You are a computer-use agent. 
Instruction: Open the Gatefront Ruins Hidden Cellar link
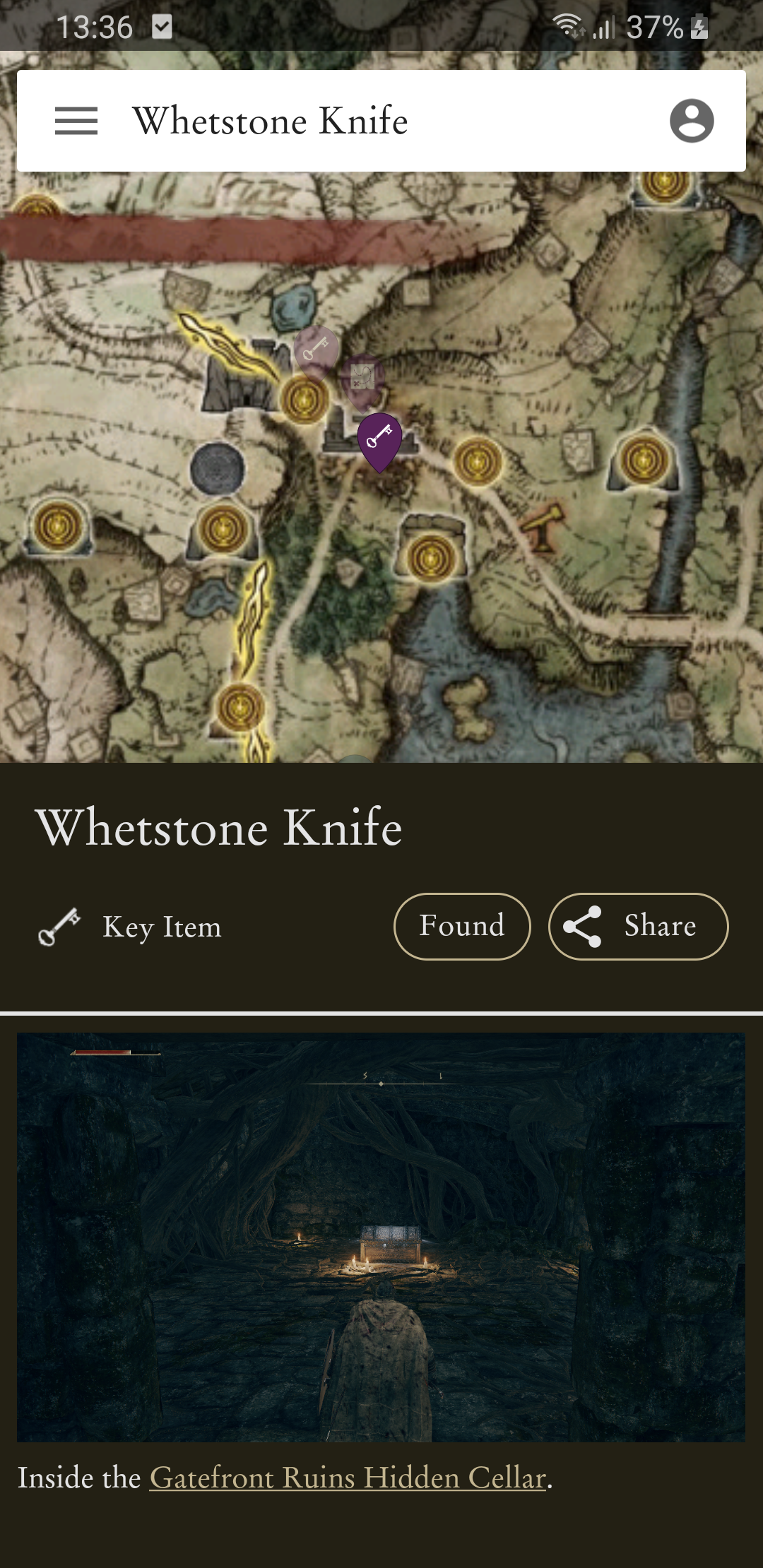(348, 1478)
